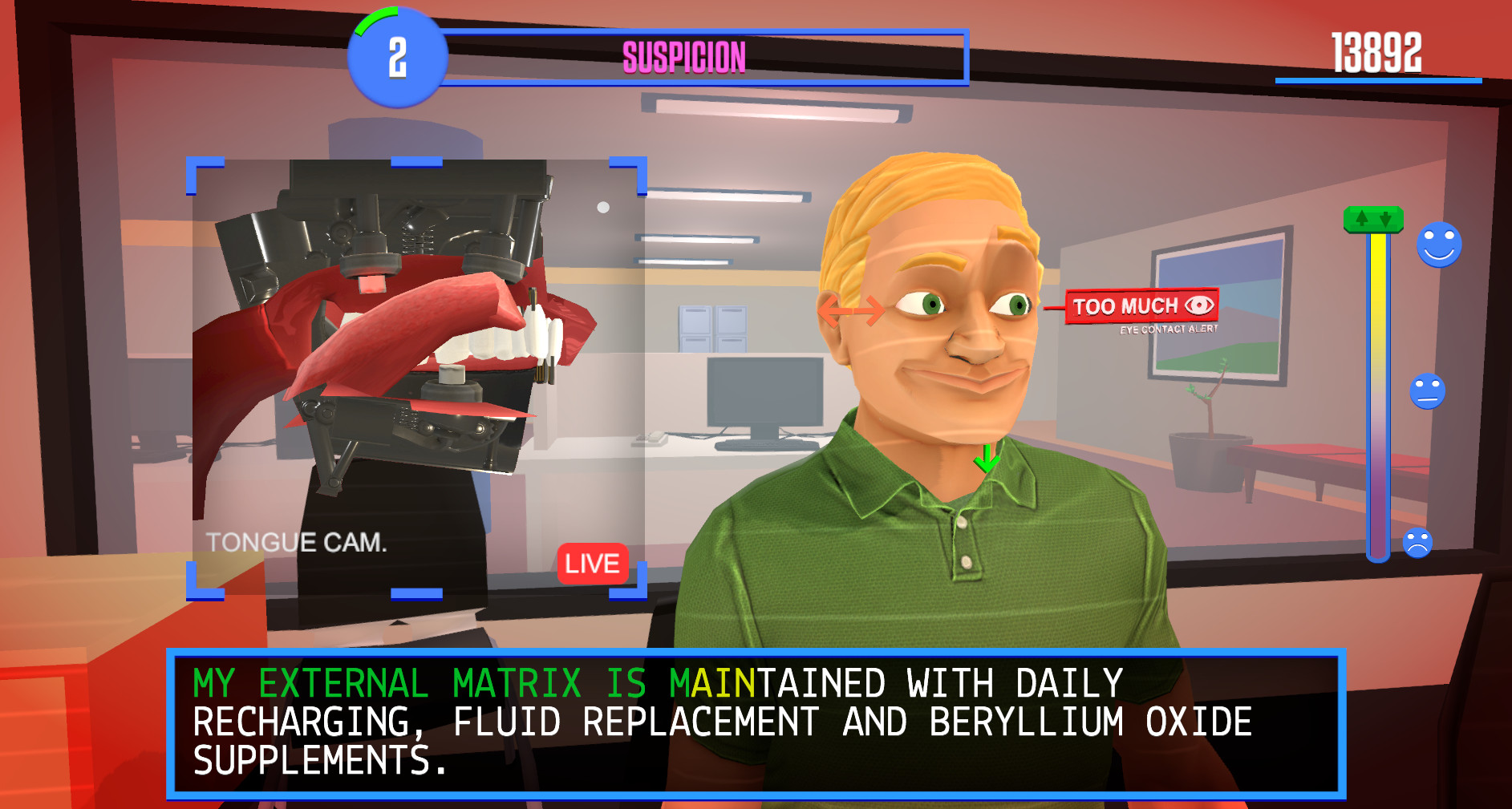This screenshot has width=1512, height=809.
Task: Click the 13892 score counter
Action: 1376,51
